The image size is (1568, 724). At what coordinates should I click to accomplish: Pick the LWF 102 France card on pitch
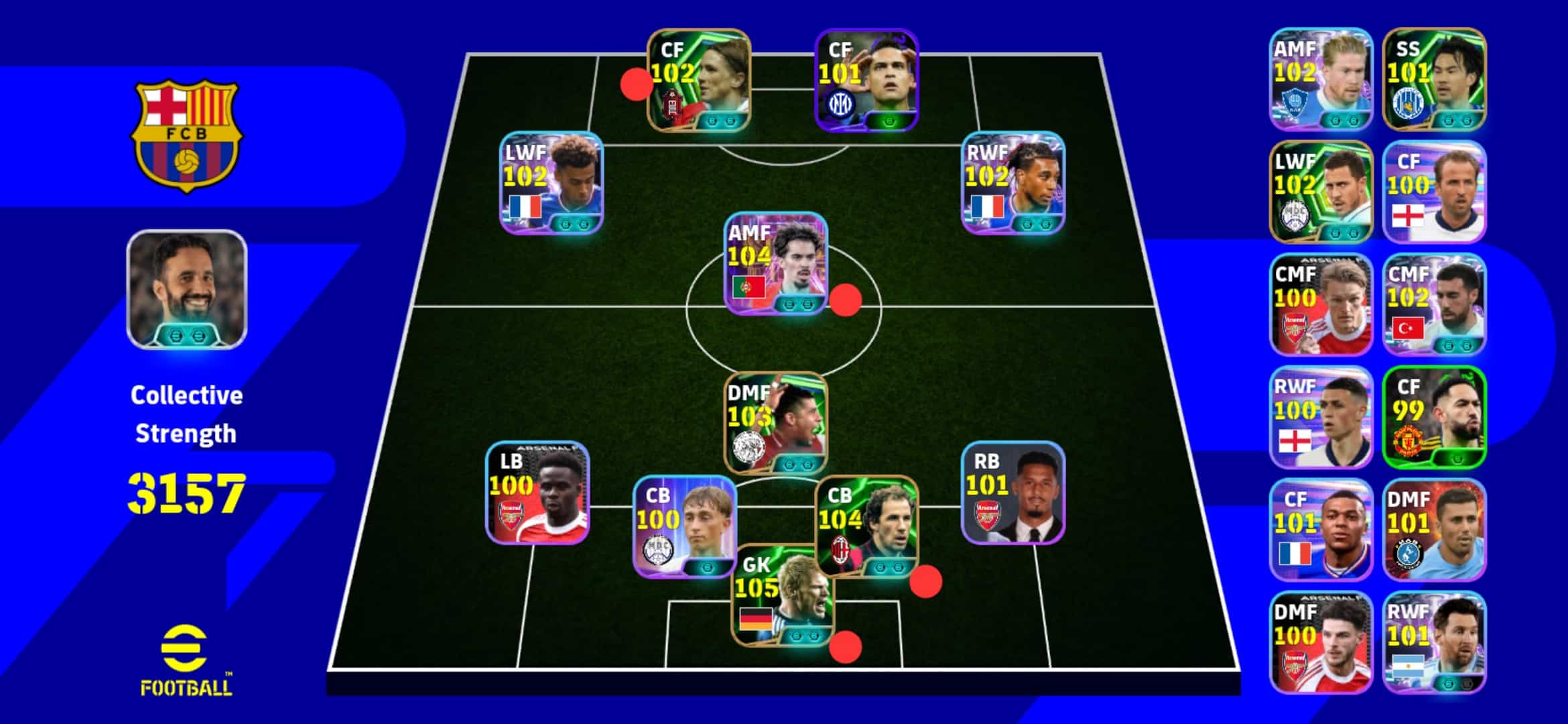pyautogui.click(x=551, y=182)
